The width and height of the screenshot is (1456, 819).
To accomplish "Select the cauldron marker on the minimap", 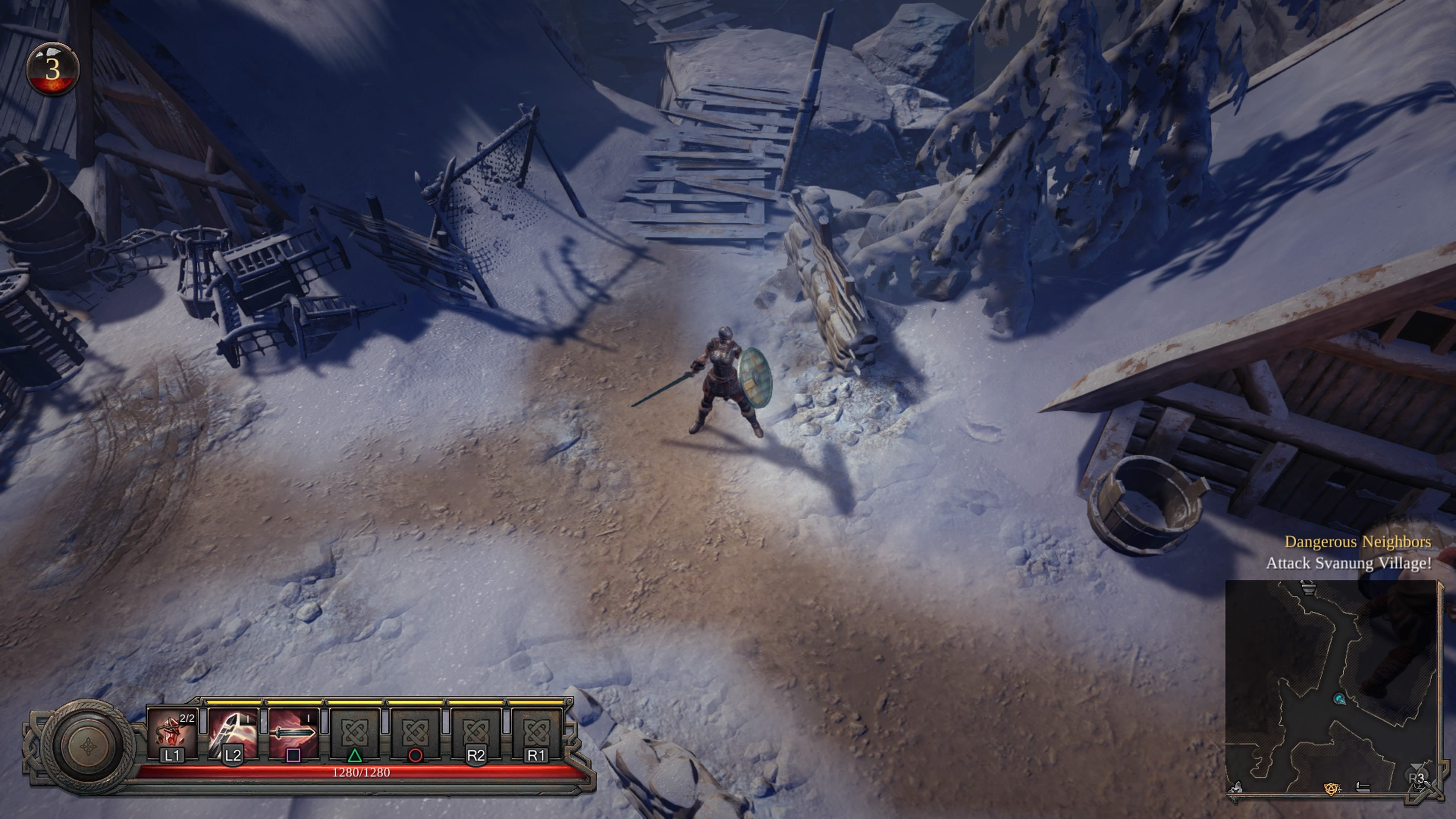I will point(1308,588).
